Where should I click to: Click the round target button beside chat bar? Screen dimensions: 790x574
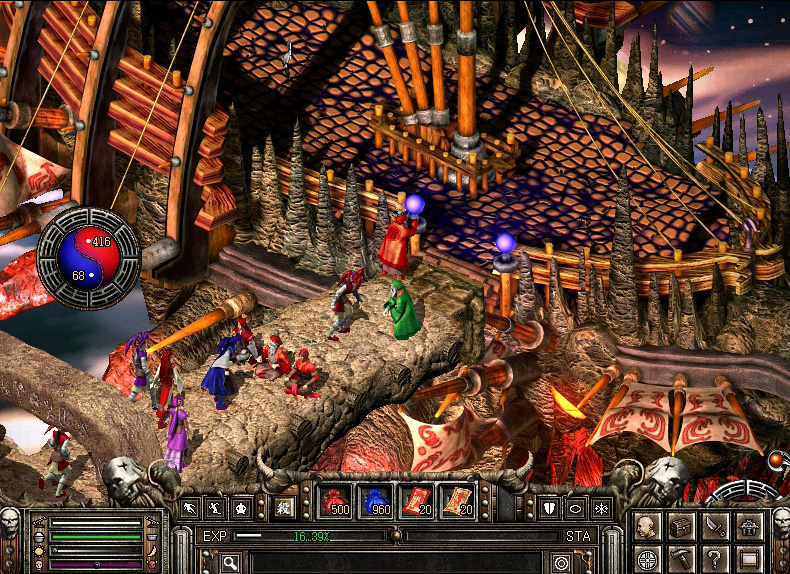561,563
